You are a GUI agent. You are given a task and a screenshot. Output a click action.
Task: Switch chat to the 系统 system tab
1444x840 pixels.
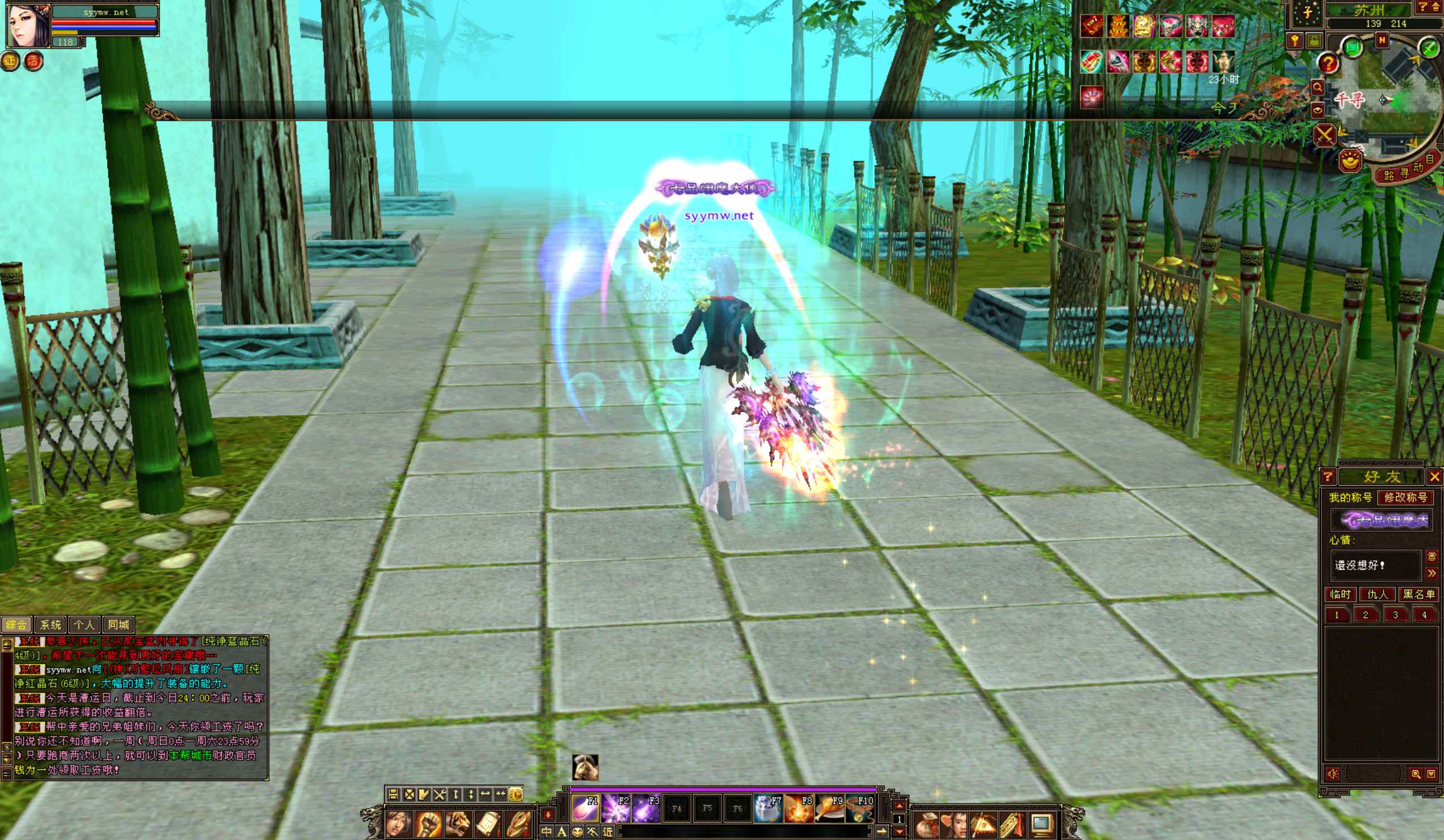coord(50,624)
